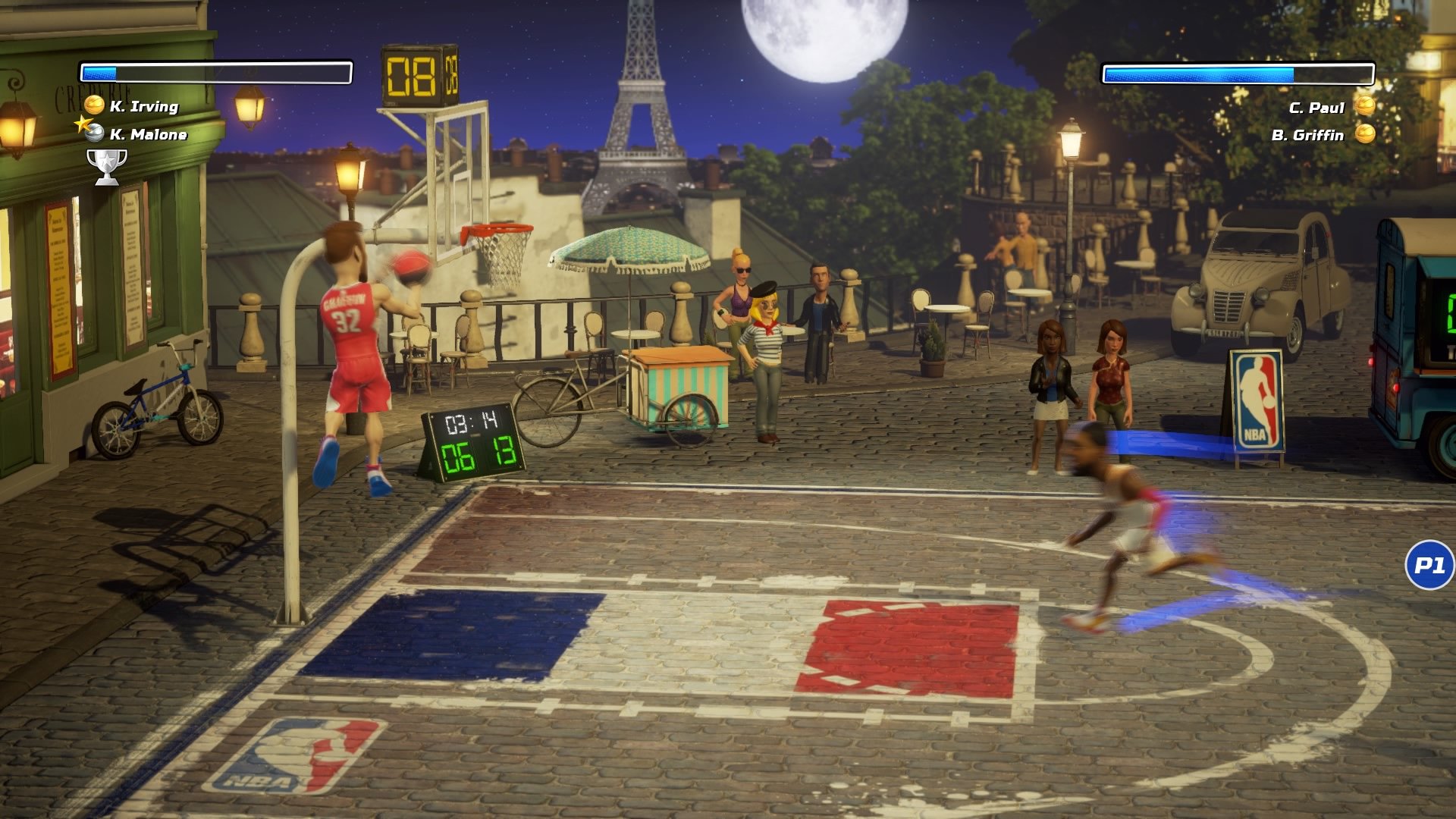Viewport: 1456px width, 819px height.
Task: Select the silver medal icon next to K. Malone
Action: (93, 135)
